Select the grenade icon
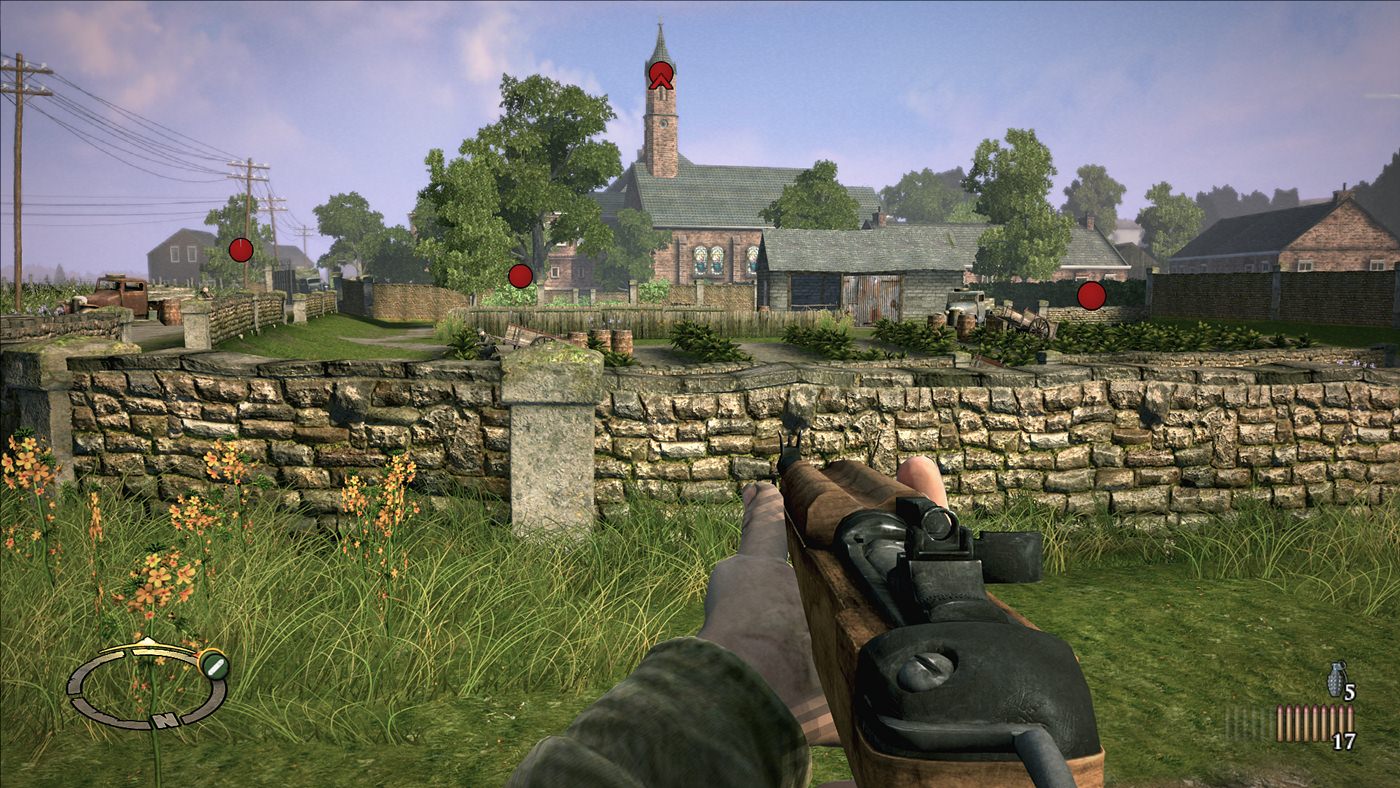The image size is (1400, 788). pyautogui.click(x=1335, y=680)
